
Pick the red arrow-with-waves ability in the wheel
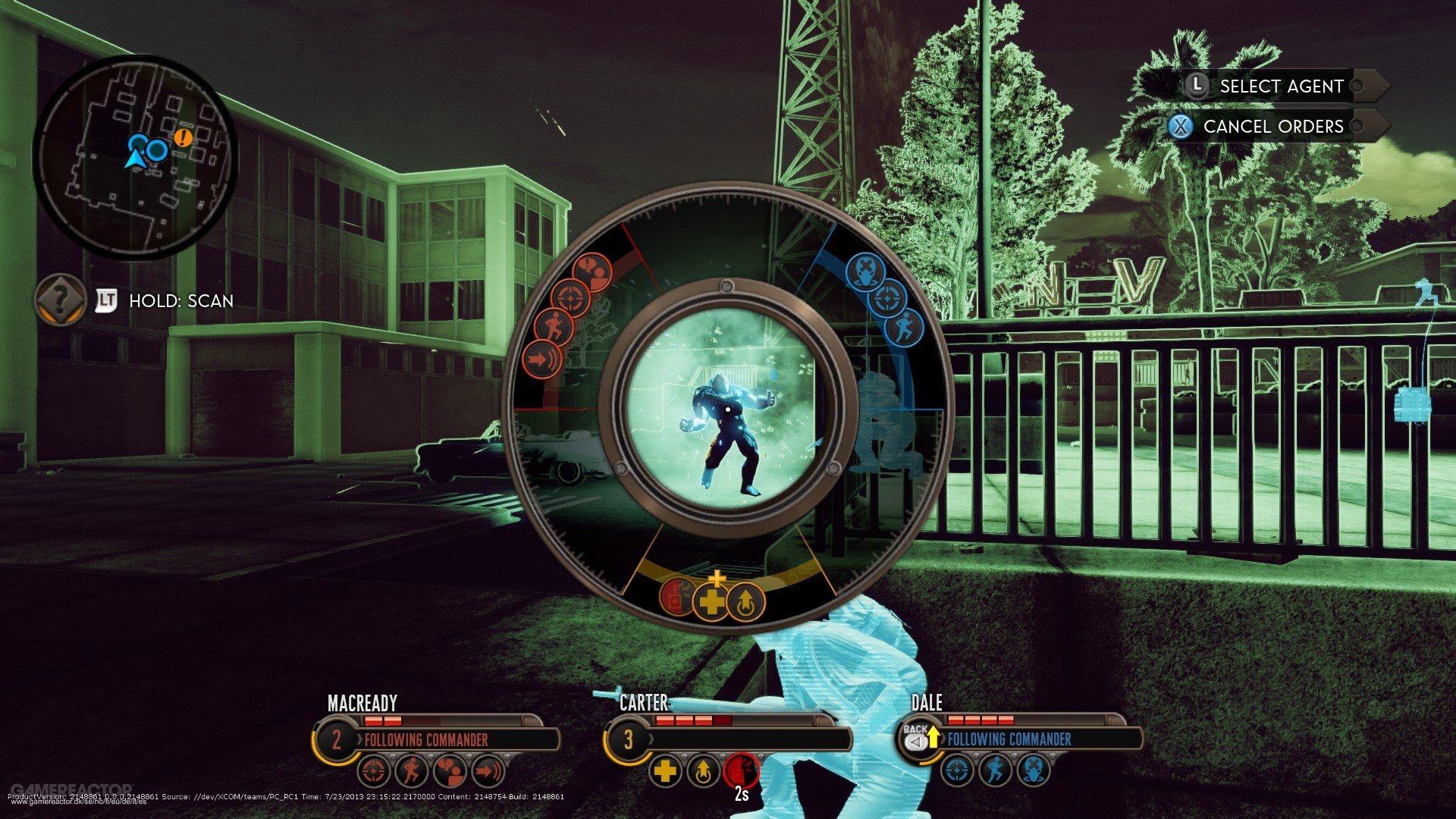(541, 359)
